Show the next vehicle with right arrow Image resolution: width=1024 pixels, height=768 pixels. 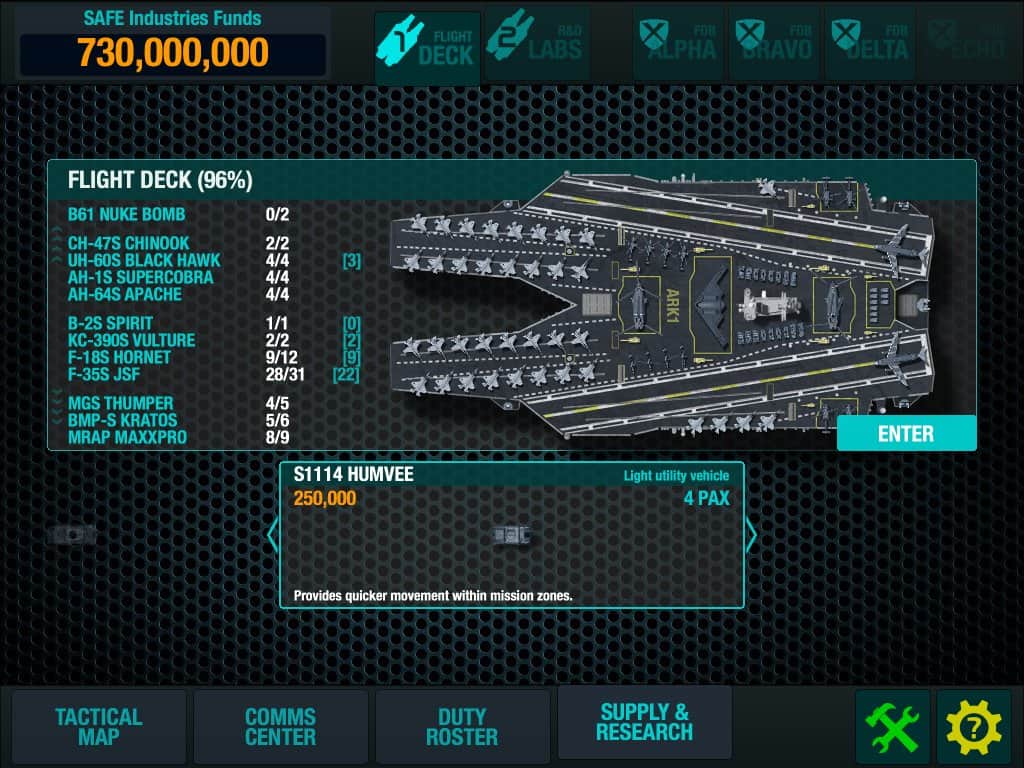pos(751,535)
